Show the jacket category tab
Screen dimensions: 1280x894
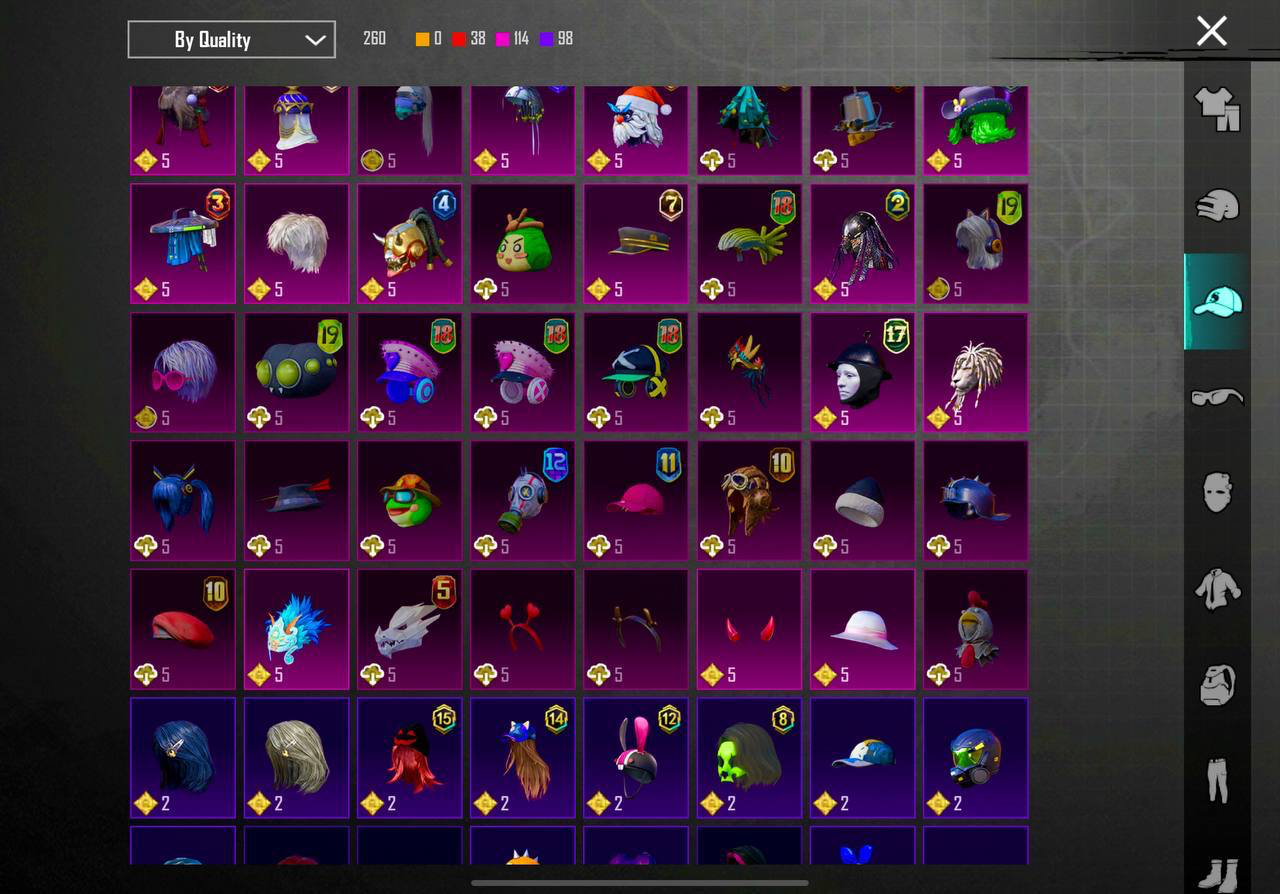click(x=1217, y=589)
